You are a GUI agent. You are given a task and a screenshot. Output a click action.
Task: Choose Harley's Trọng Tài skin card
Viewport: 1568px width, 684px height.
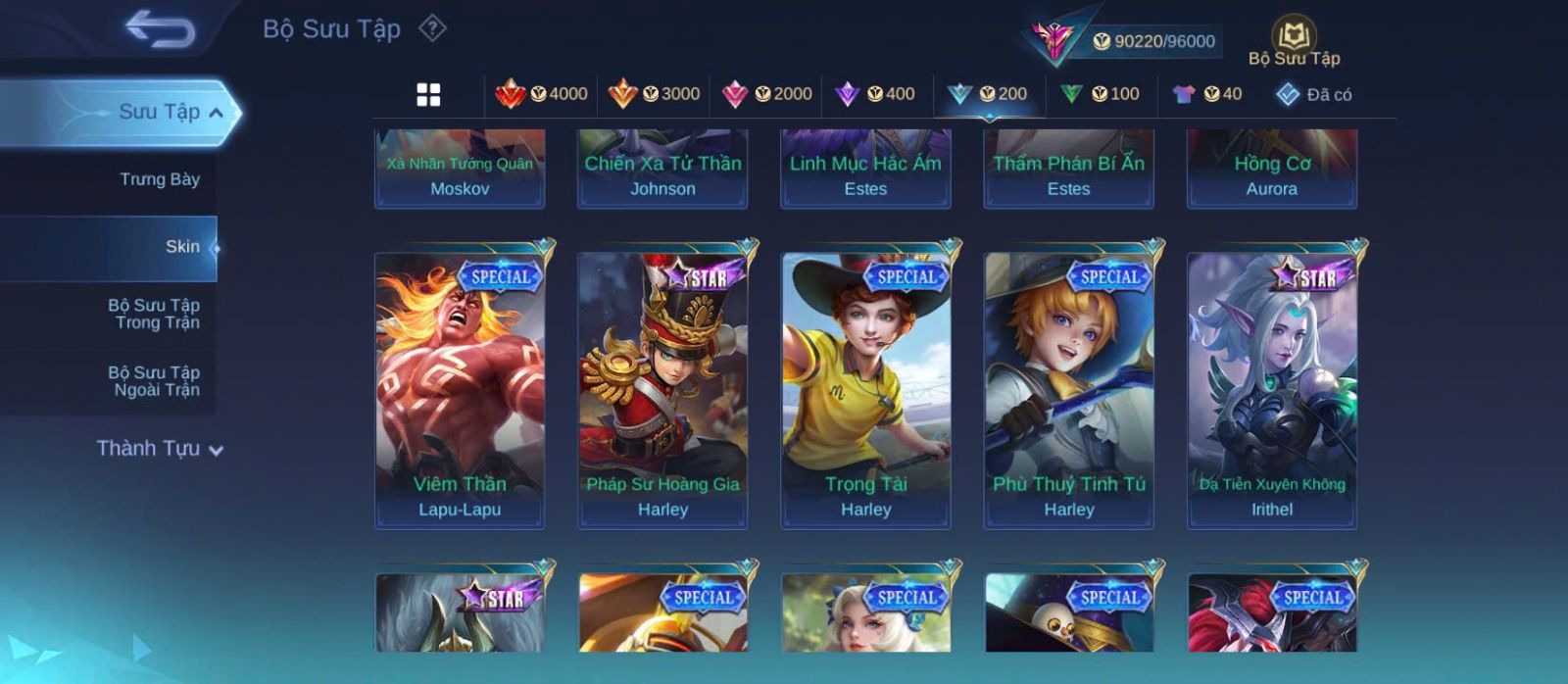click(x=865, y=390)
